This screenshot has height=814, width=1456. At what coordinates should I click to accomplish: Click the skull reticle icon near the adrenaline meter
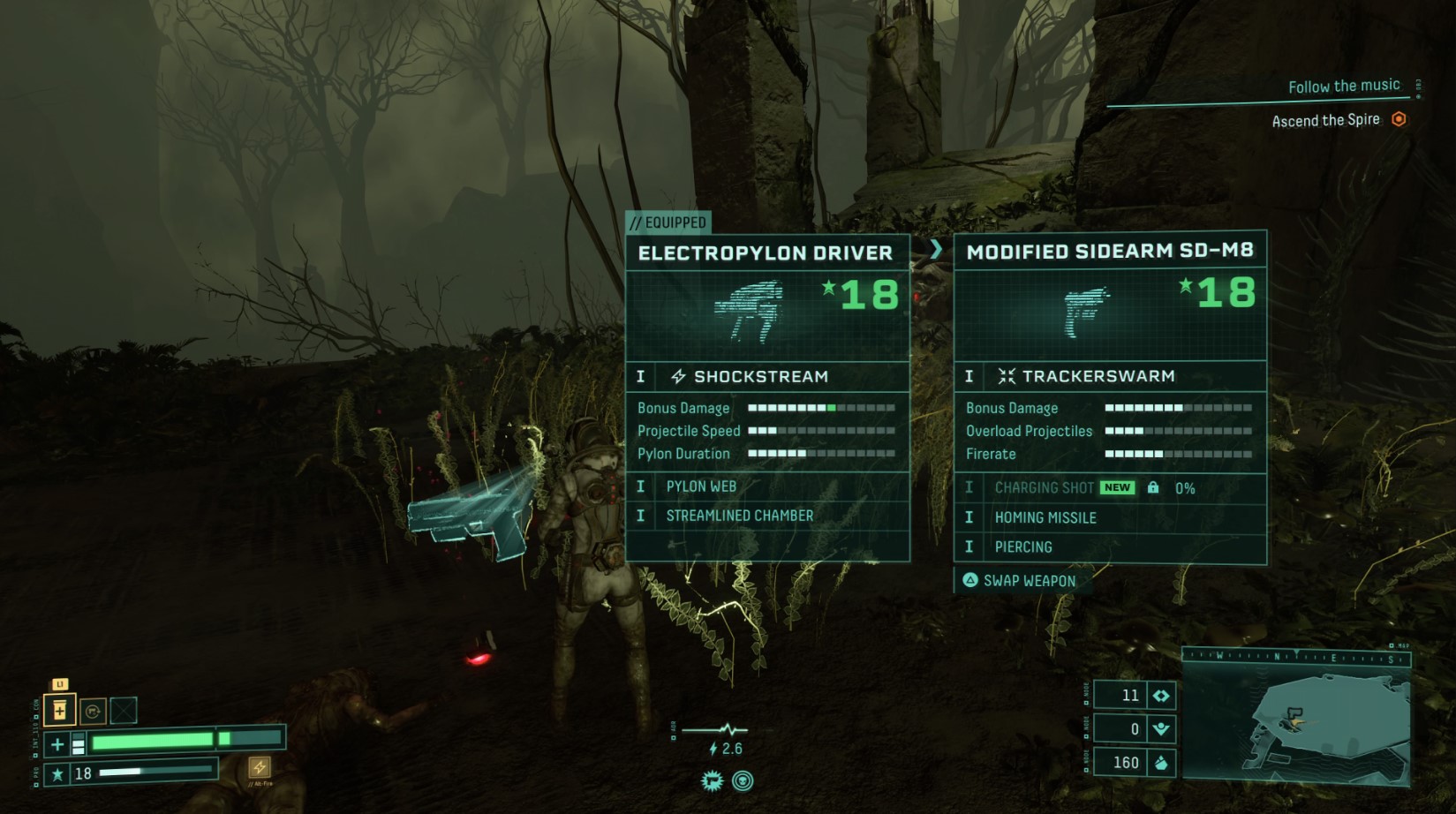point(743,781)
